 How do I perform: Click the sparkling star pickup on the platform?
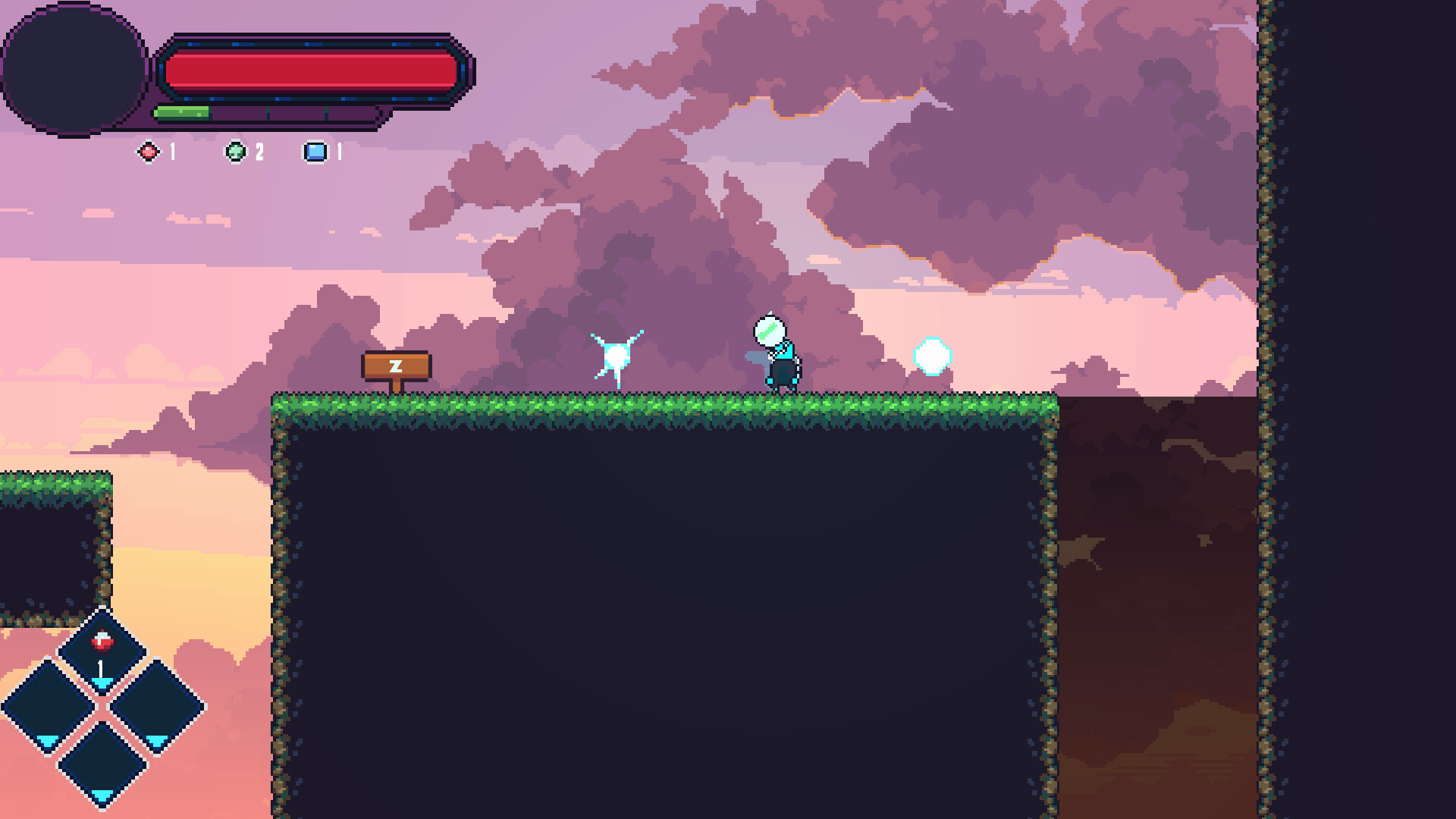[x=617, y=355]
